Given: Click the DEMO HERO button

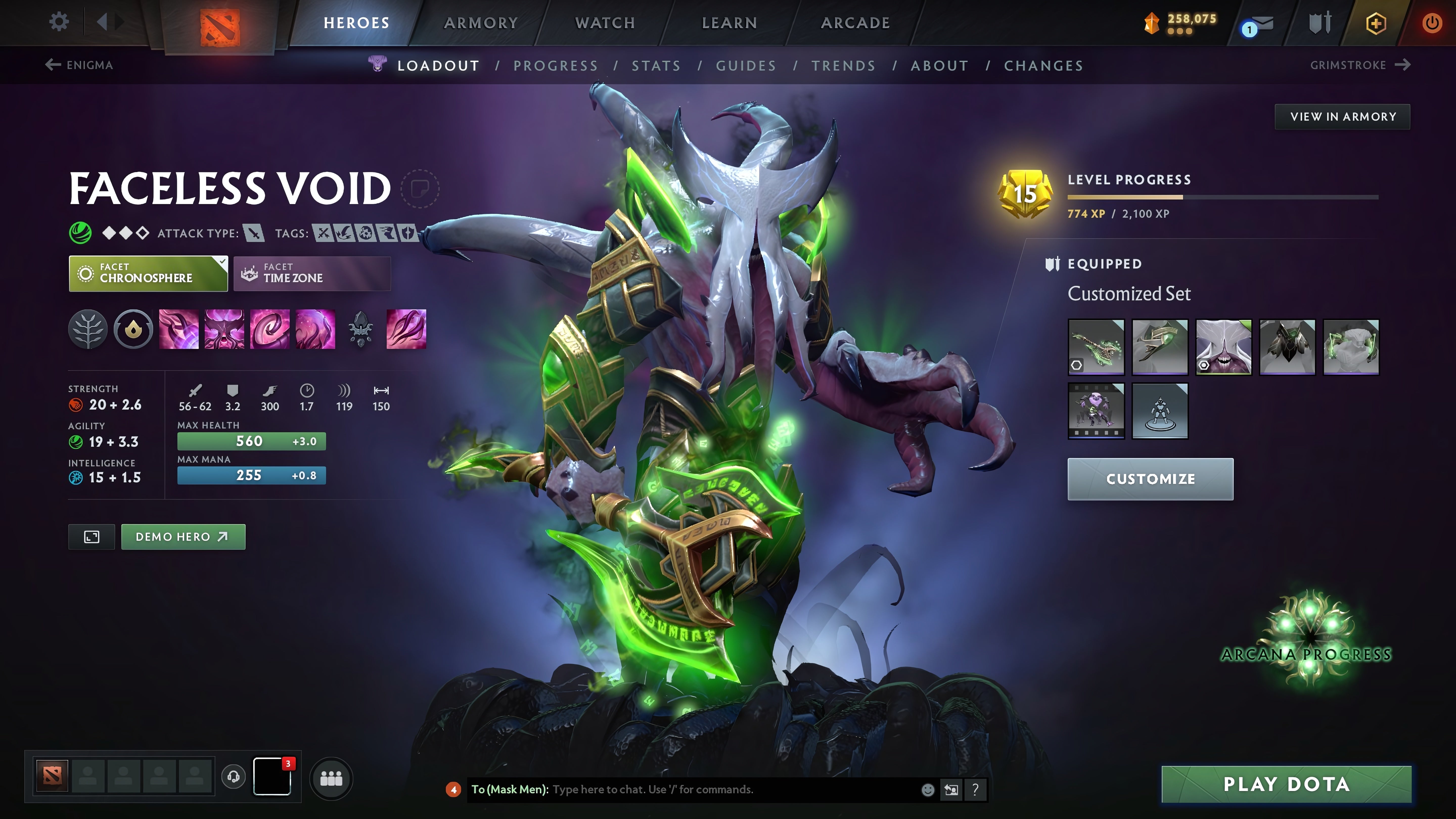Looking at the screenshot, I should click(183, 536).
